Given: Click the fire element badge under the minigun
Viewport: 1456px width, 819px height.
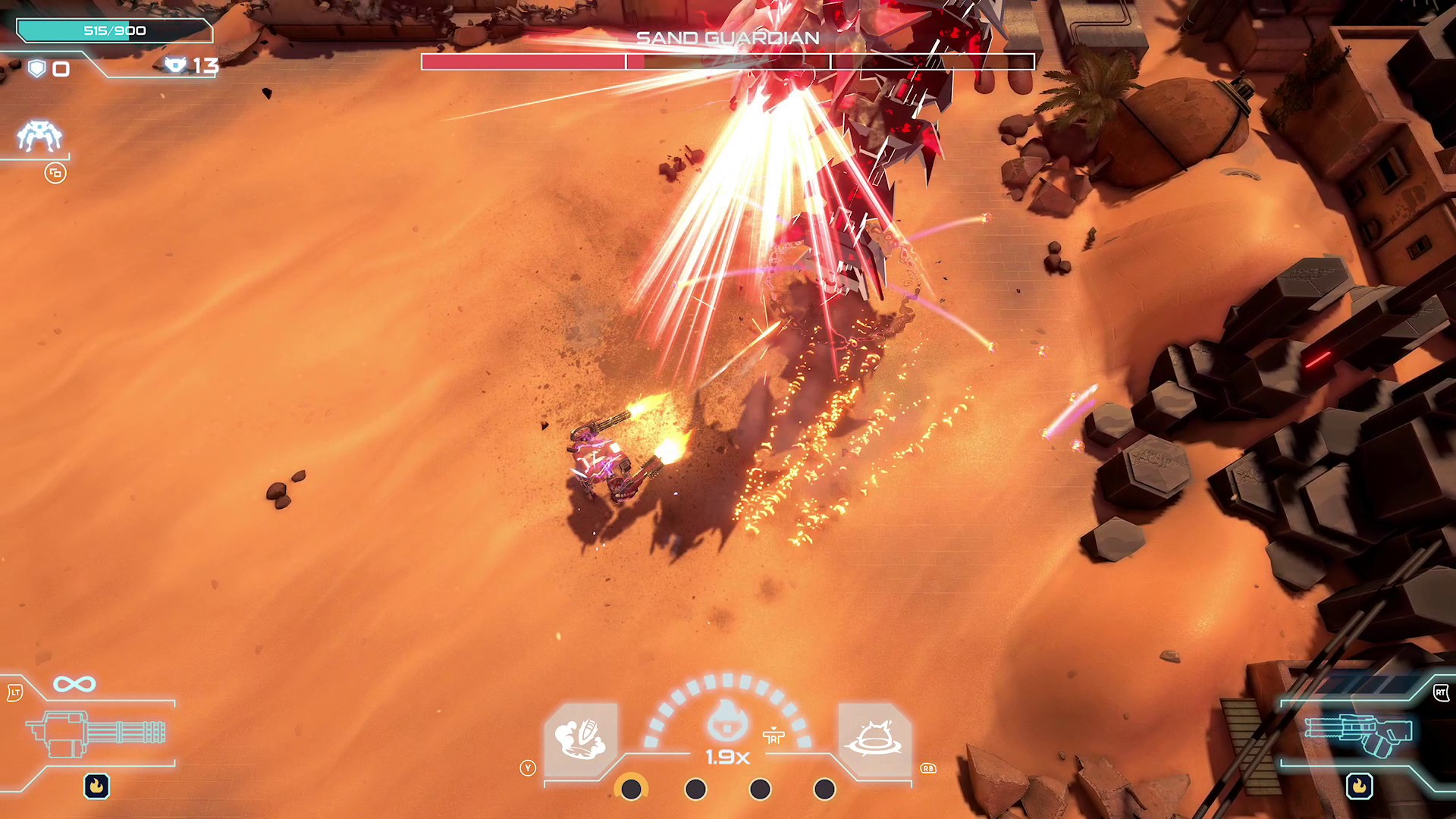Looking at the screenshot, I should (96, 786).
